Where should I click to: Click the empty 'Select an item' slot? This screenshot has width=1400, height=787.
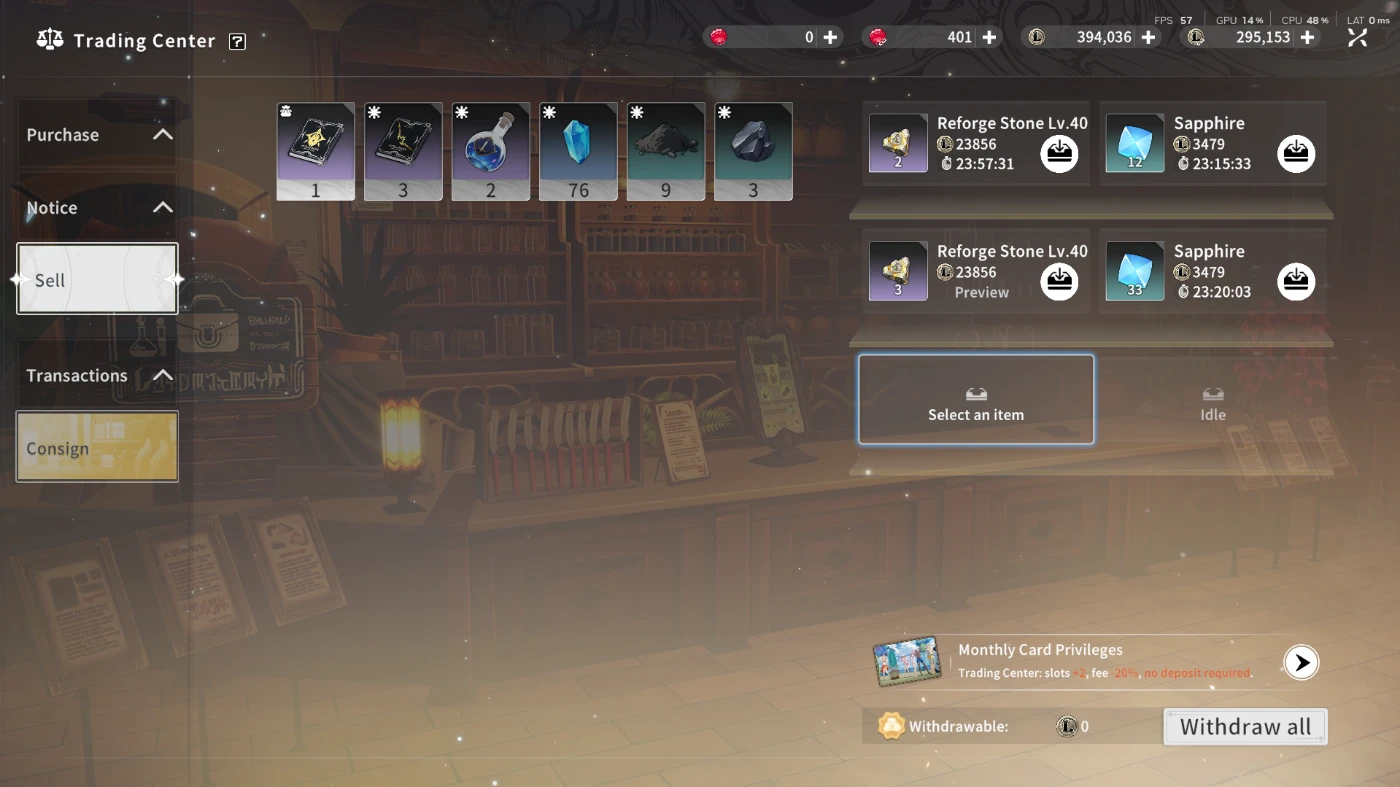tap(976, 400)
